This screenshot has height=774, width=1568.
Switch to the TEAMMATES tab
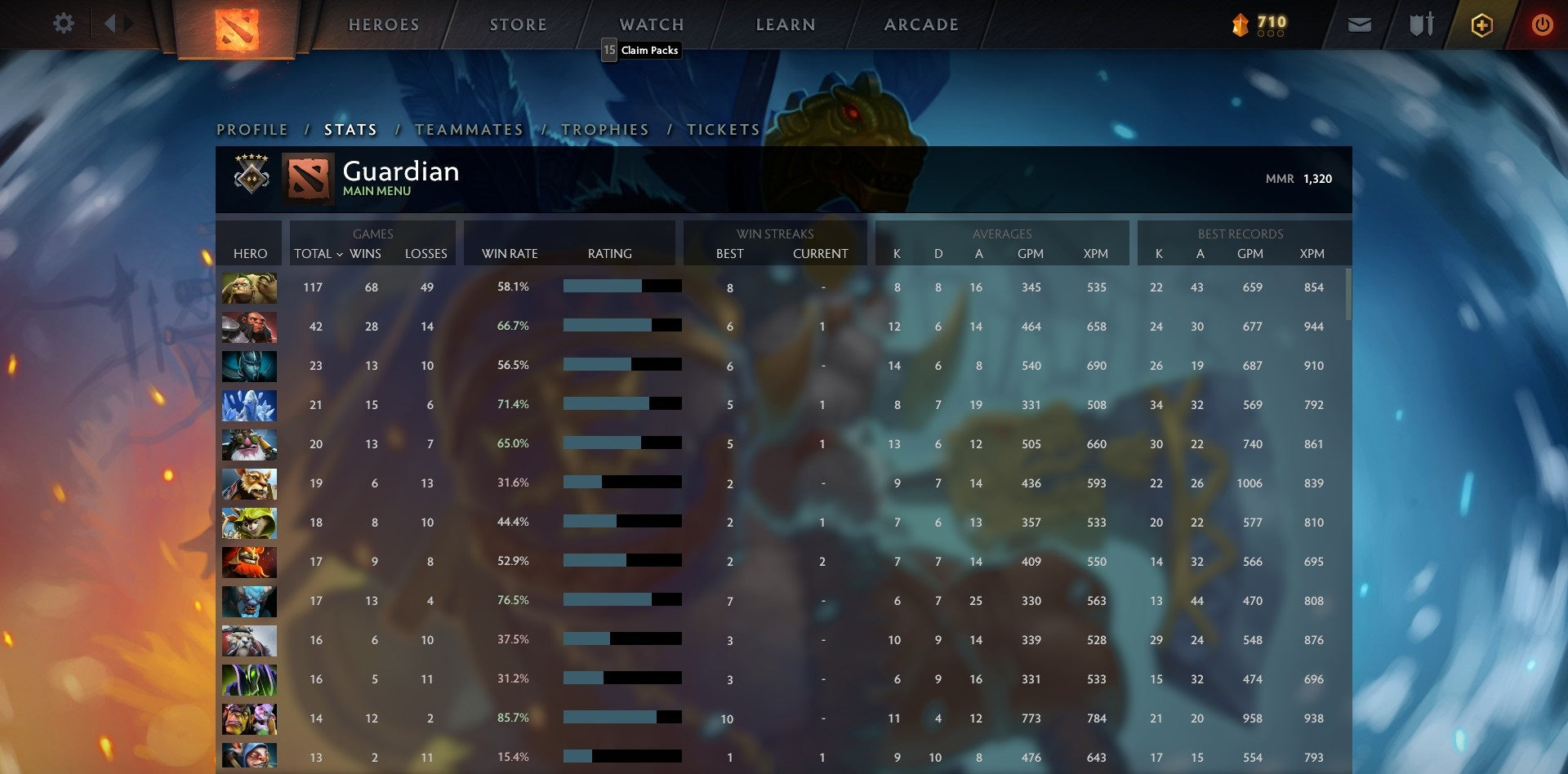pyautogui.click(x=469, y=129)
